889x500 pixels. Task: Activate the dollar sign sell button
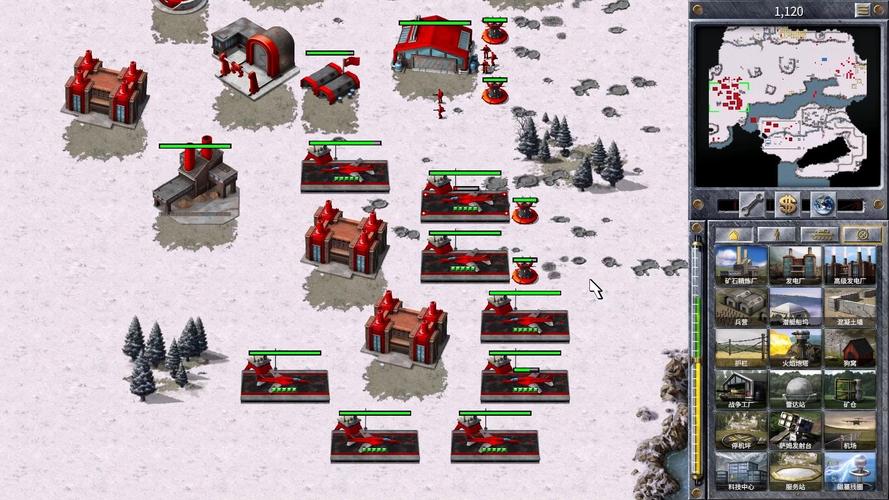click(x=789, y=202)
